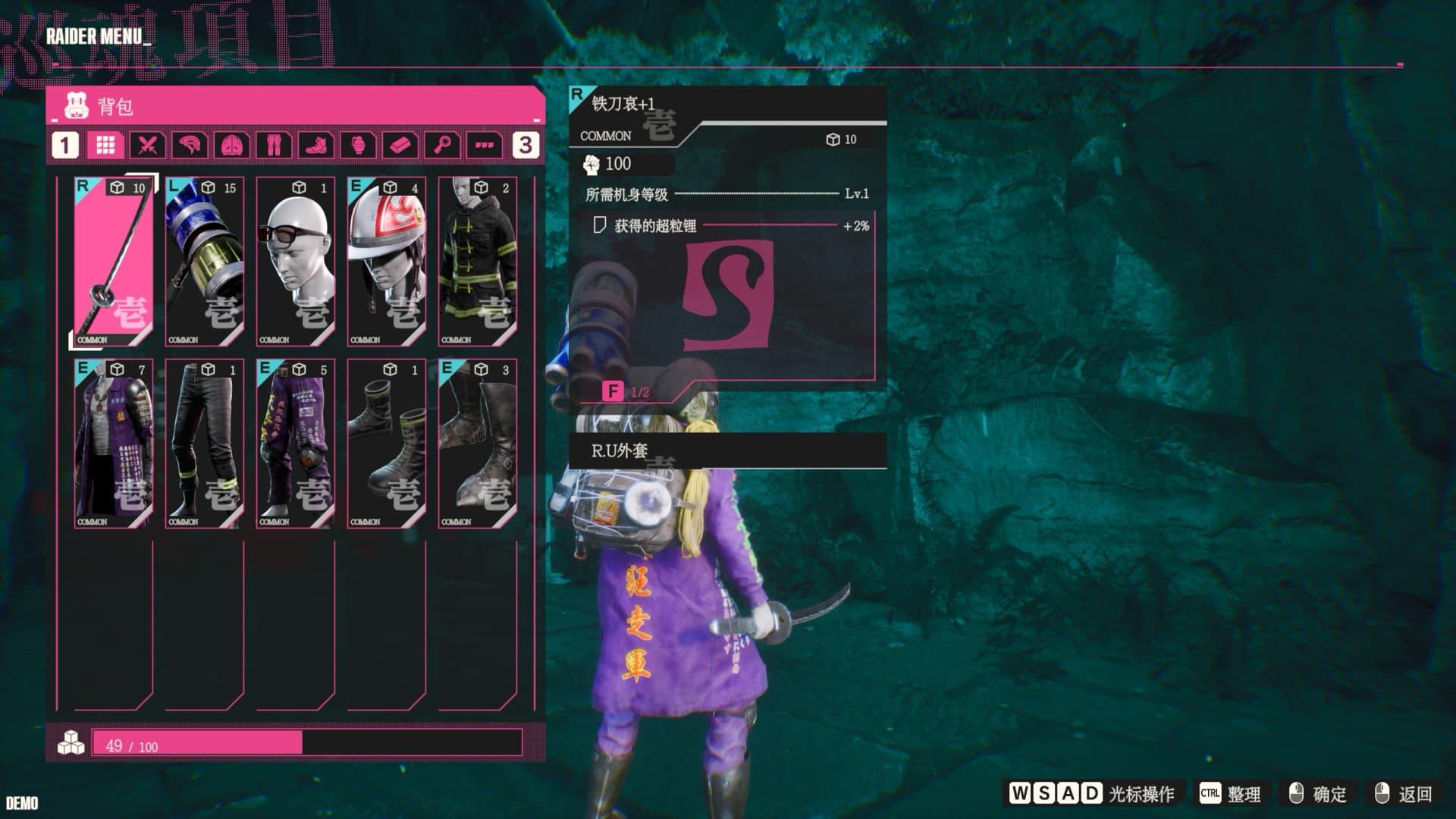The image size is (1456, 819).
Task: Select the sunglasses head item slot
Action: pyautogui.click(x=296, y=262)
